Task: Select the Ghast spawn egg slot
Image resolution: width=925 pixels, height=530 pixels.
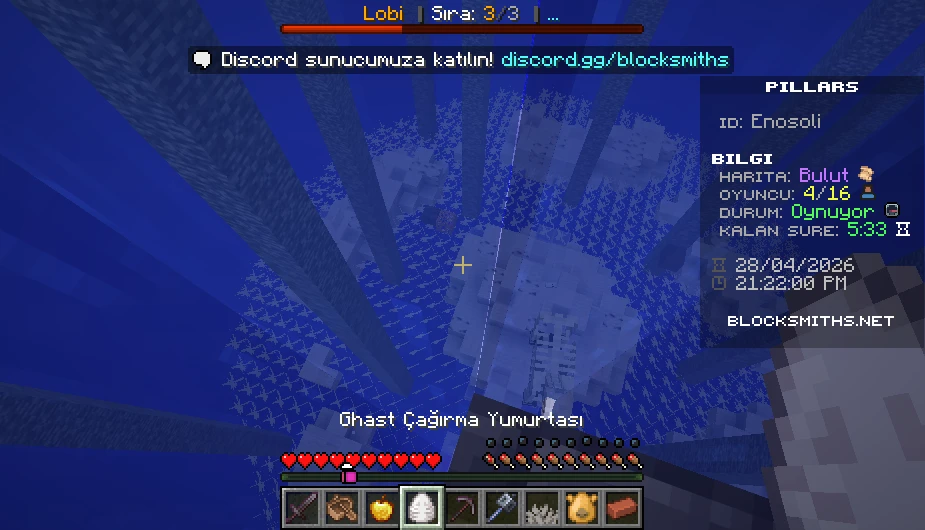Action: click(421, 507)
